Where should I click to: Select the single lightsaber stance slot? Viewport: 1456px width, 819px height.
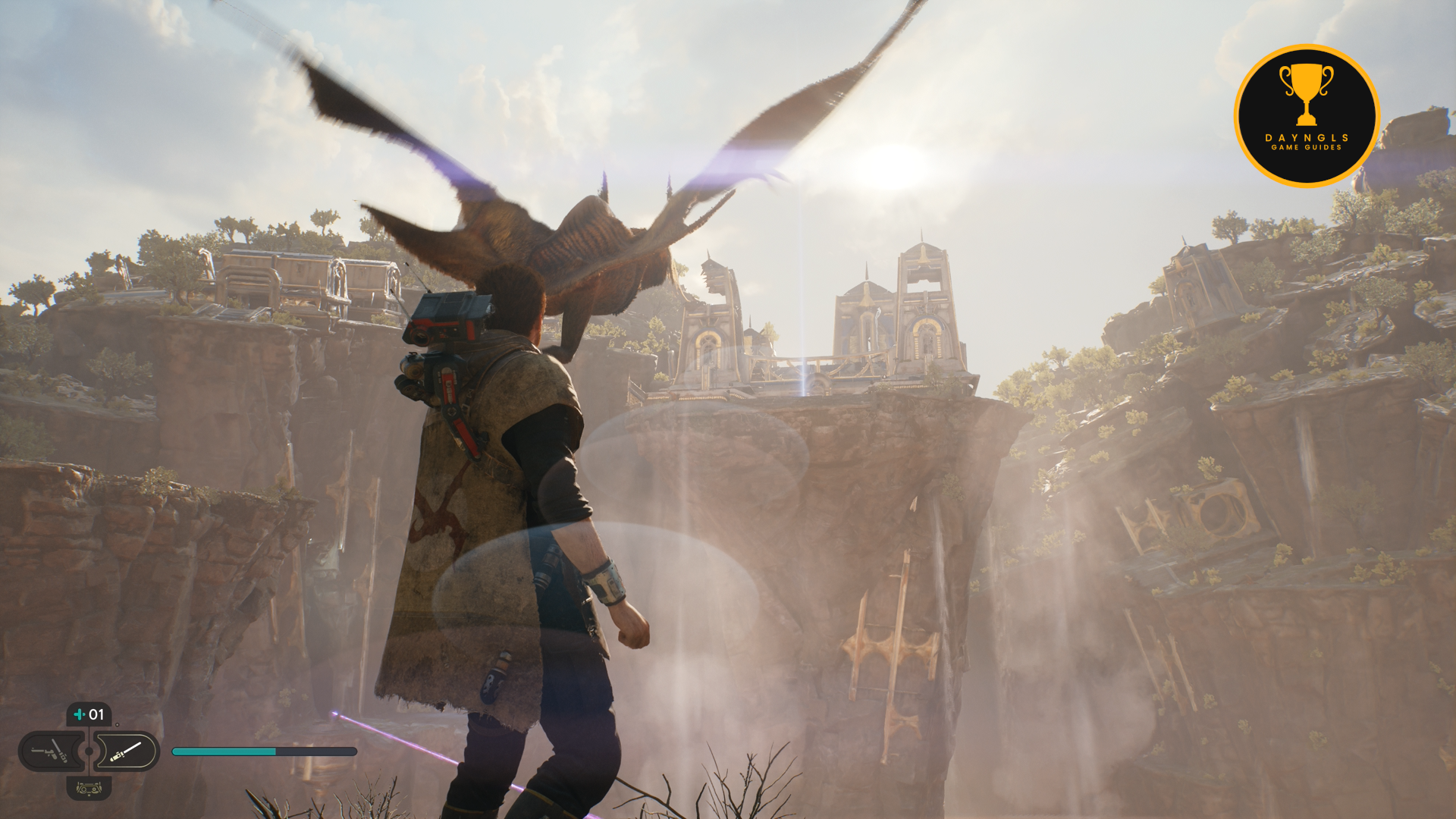click(127, 752)
